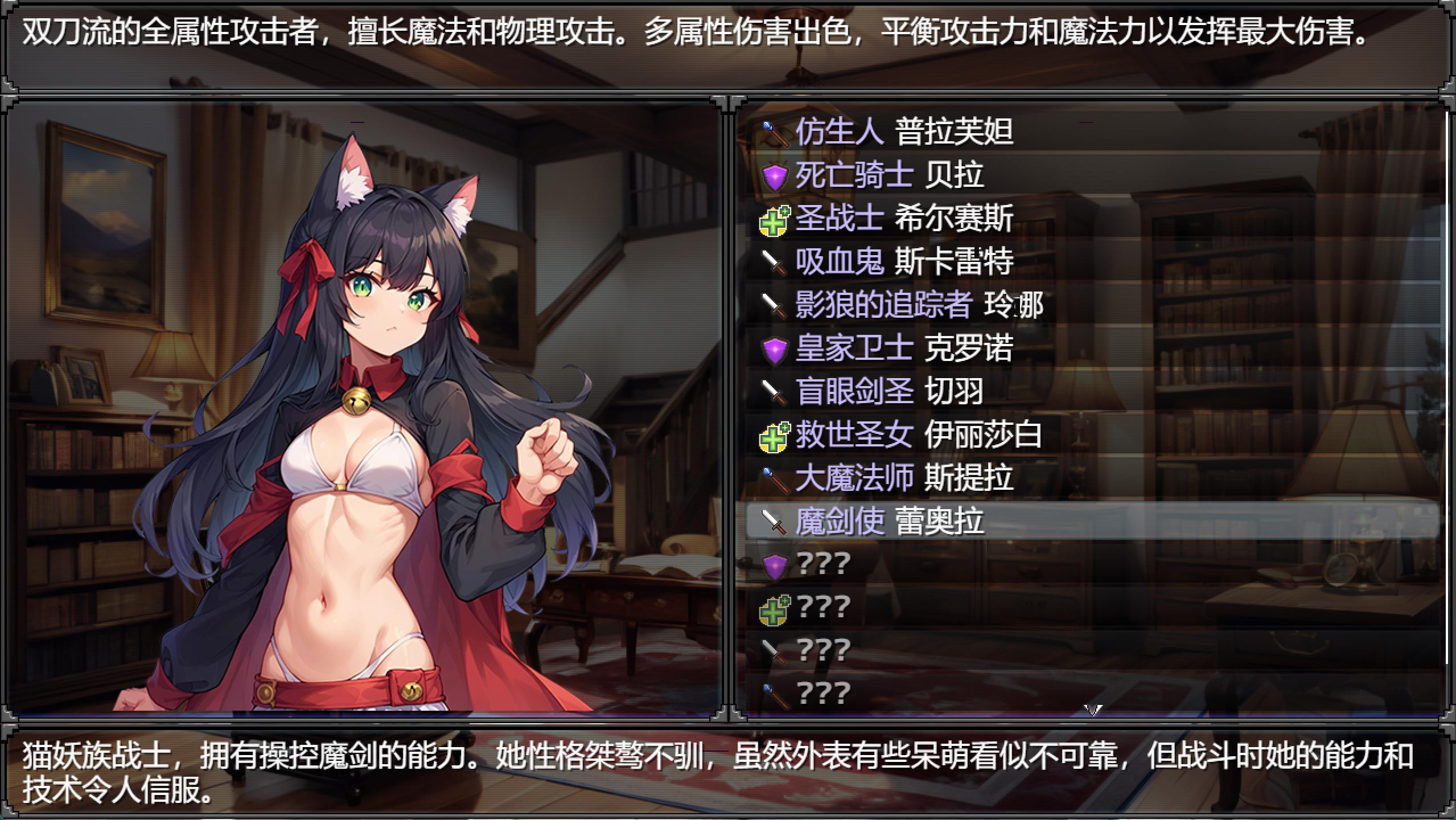Select 吸血鬼 斯卡雷特 row

(x=904, y=262)
